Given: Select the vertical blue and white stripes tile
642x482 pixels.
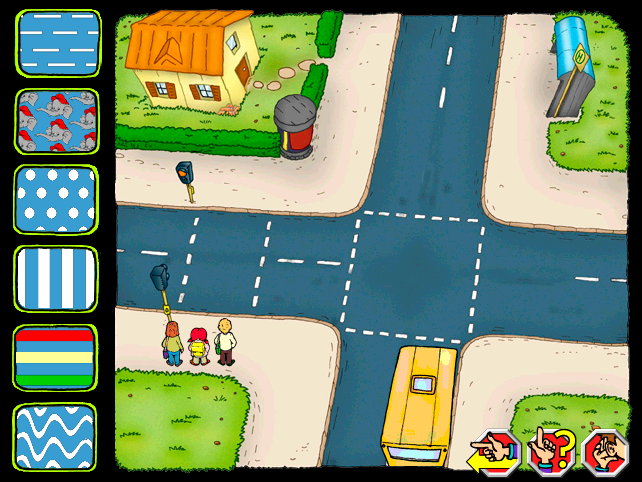Looking at the screenshot, I should point(57,278).
